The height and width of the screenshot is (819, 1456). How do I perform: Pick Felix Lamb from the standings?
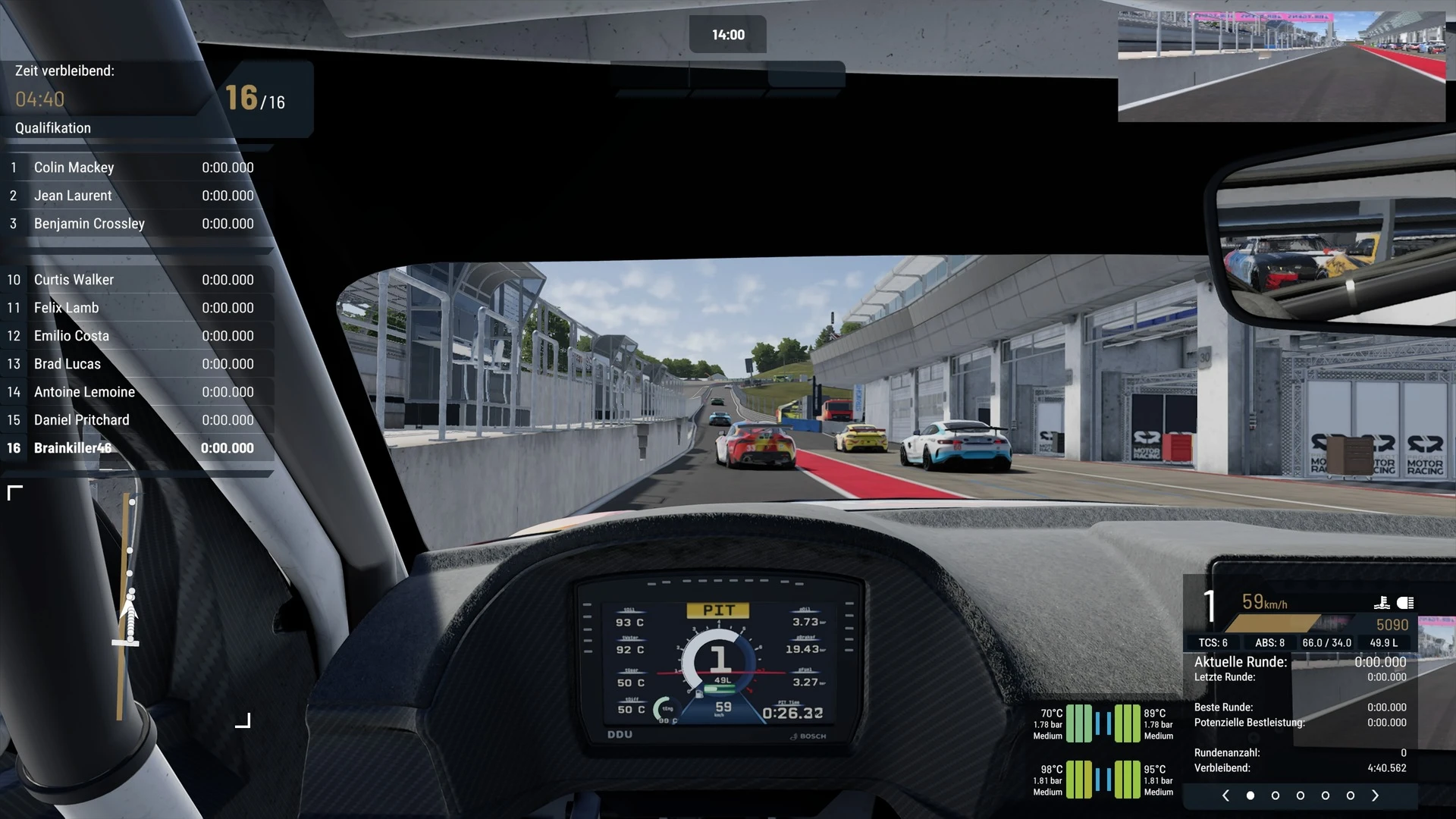coord(136,308)
